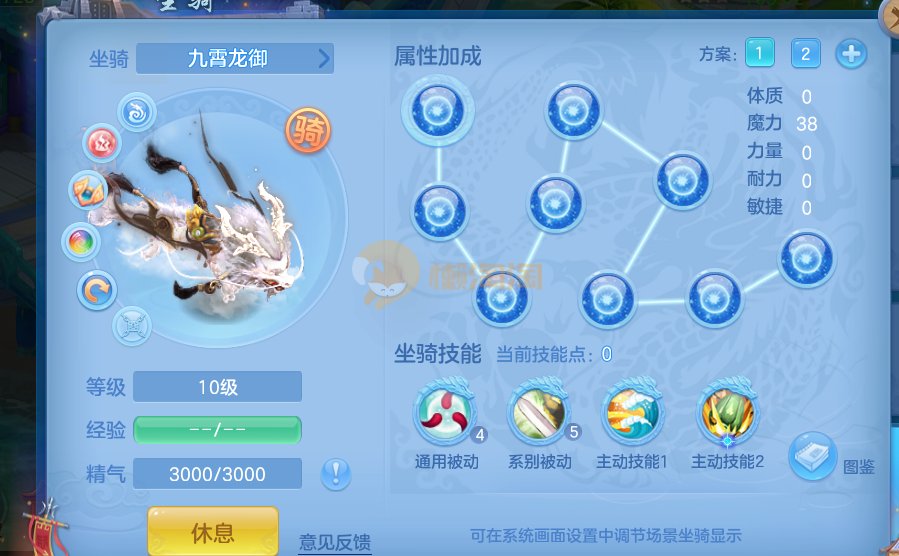Show the 精气 info exclamation tip

pyautogui.click(x=335, y=472)
